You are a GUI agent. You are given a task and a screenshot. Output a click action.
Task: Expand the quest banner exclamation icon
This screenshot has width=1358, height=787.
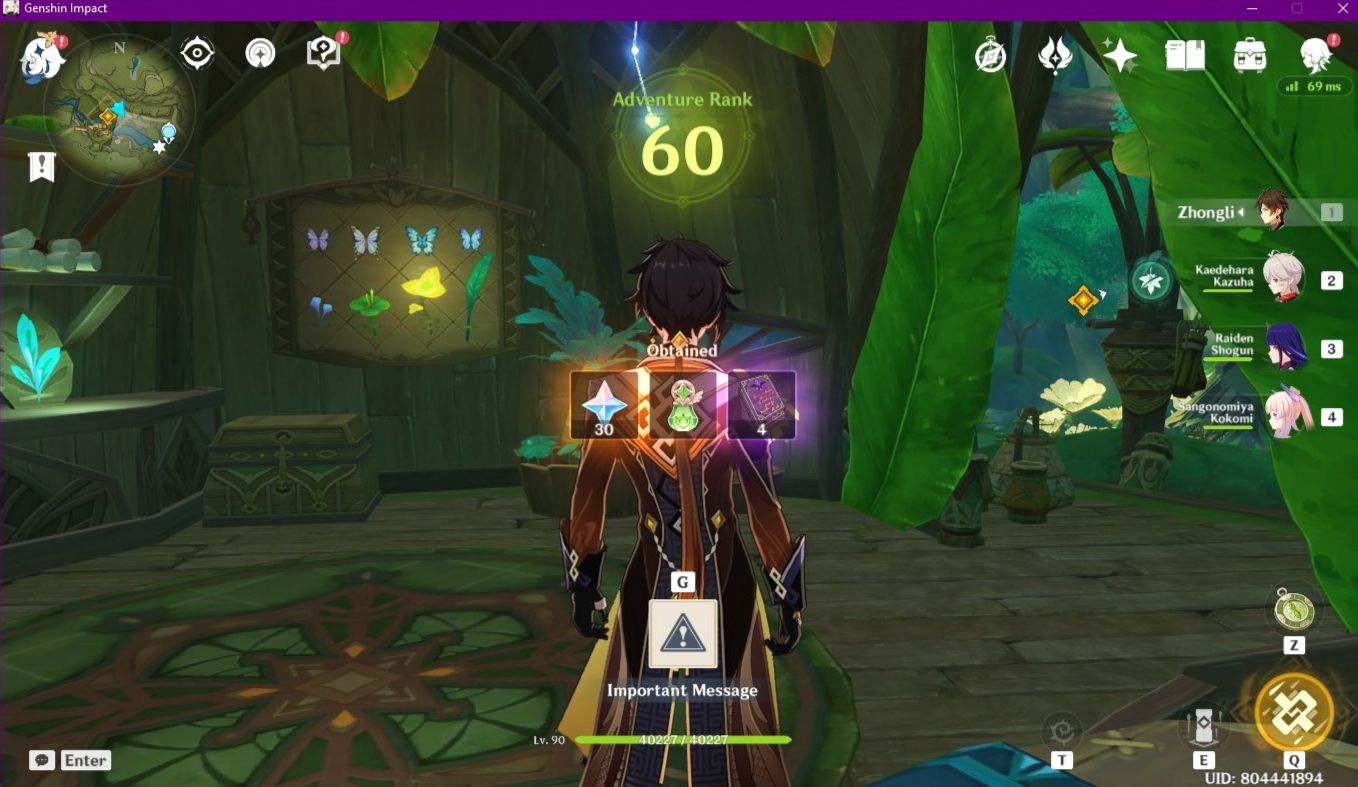41,166
